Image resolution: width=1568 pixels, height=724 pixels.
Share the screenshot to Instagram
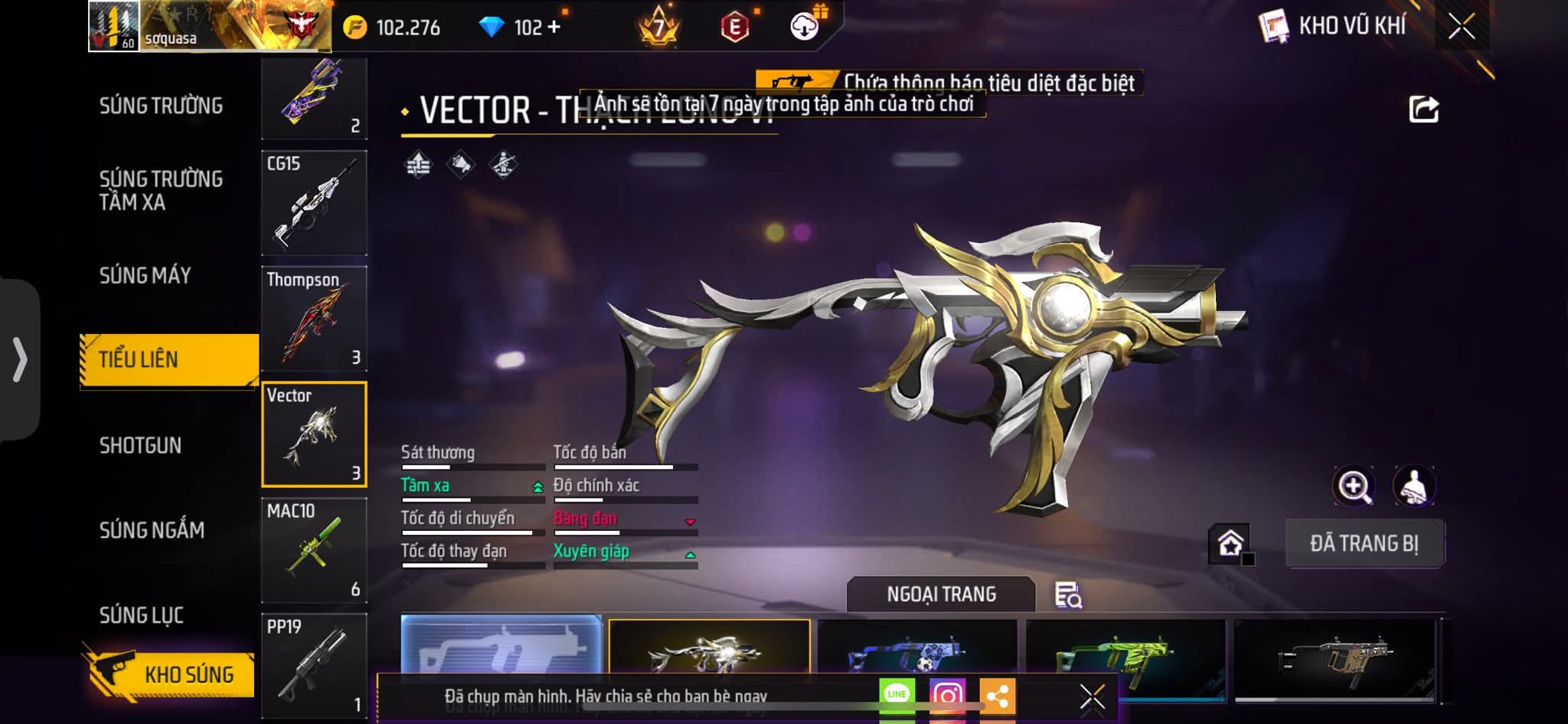pyautogui.click(x=947, y=696)
